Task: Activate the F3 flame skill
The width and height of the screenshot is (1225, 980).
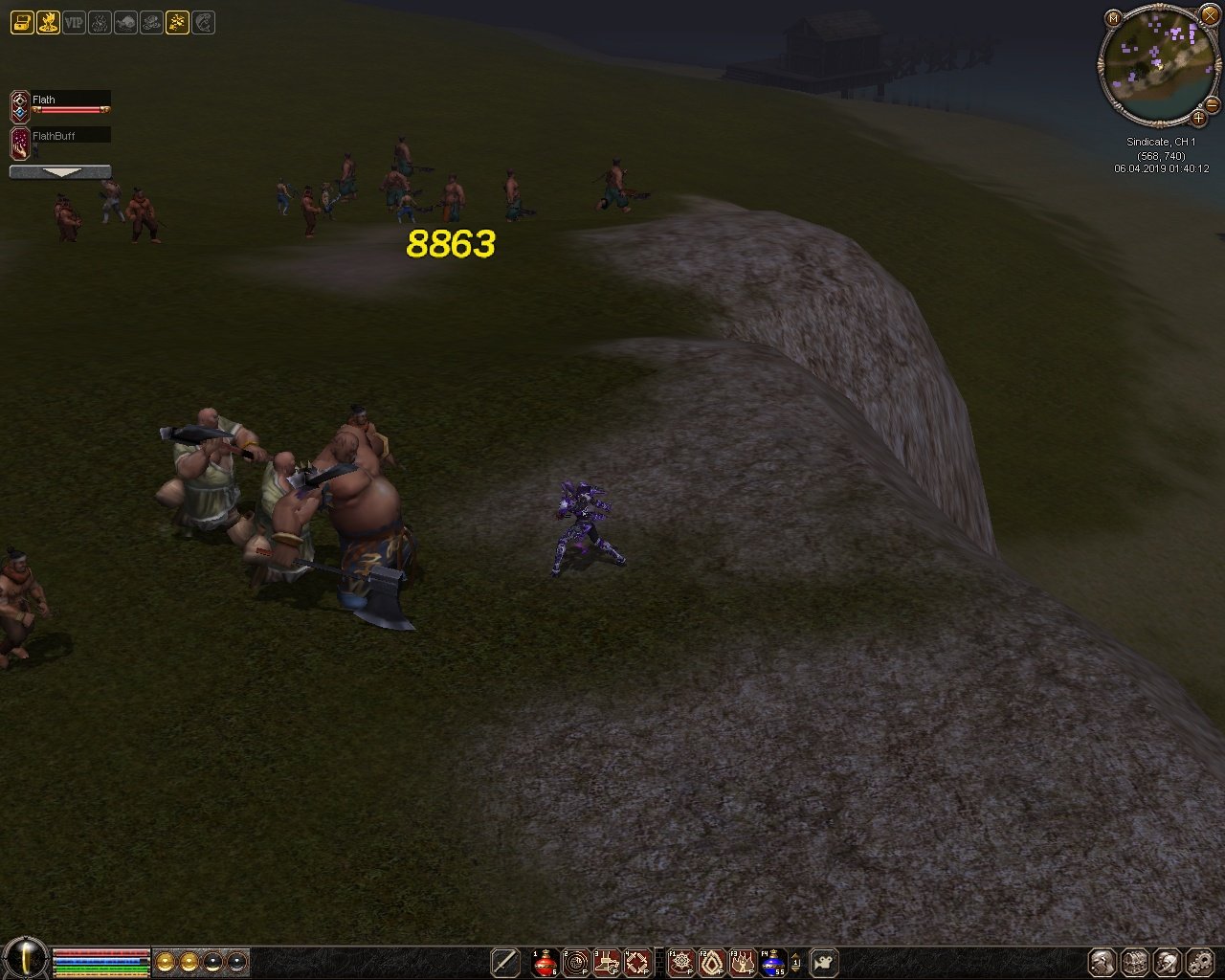Action: click(x=743, y=962)
